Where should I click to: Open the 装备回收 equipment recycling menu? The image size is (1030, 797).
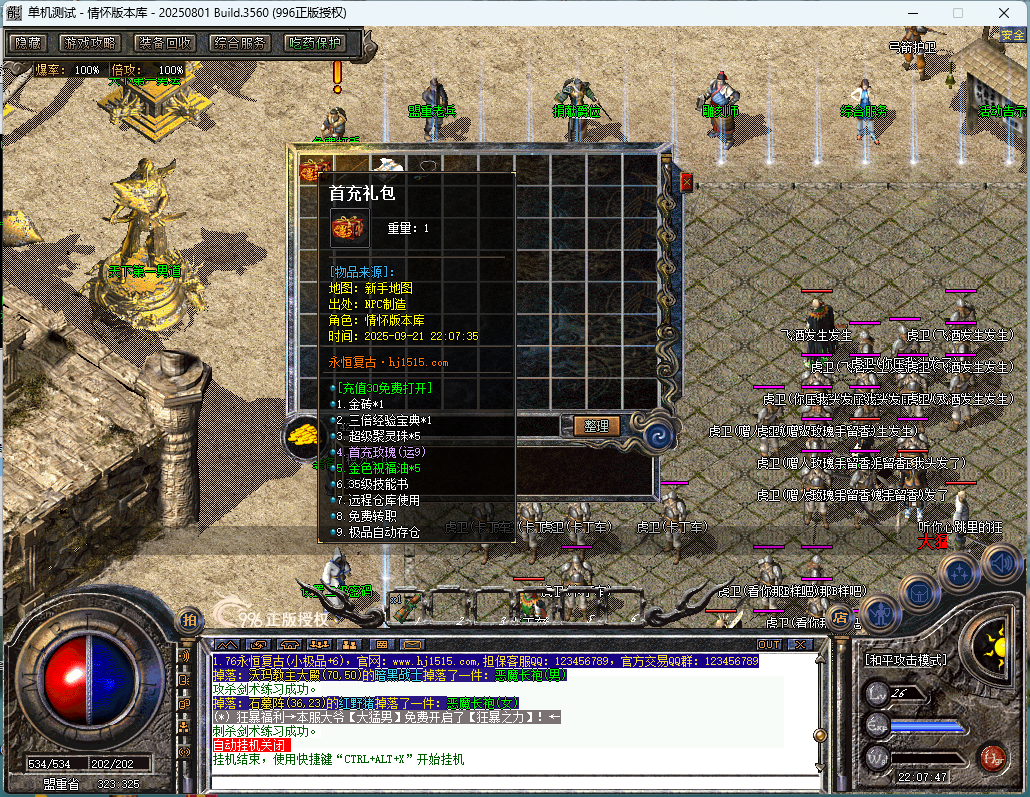(x=165, y=43)
